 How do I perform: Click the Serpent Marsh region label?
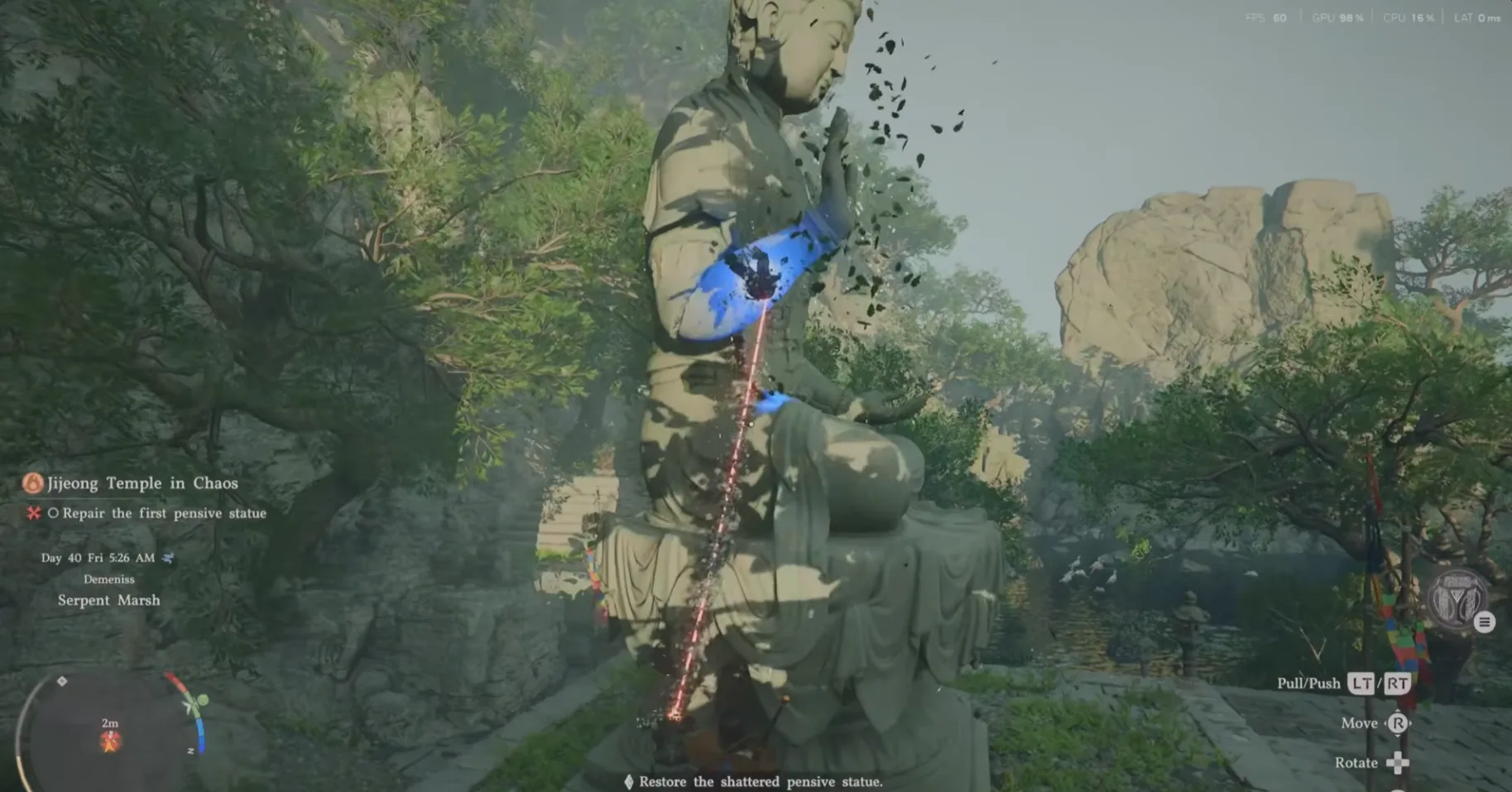pos(108,600)
